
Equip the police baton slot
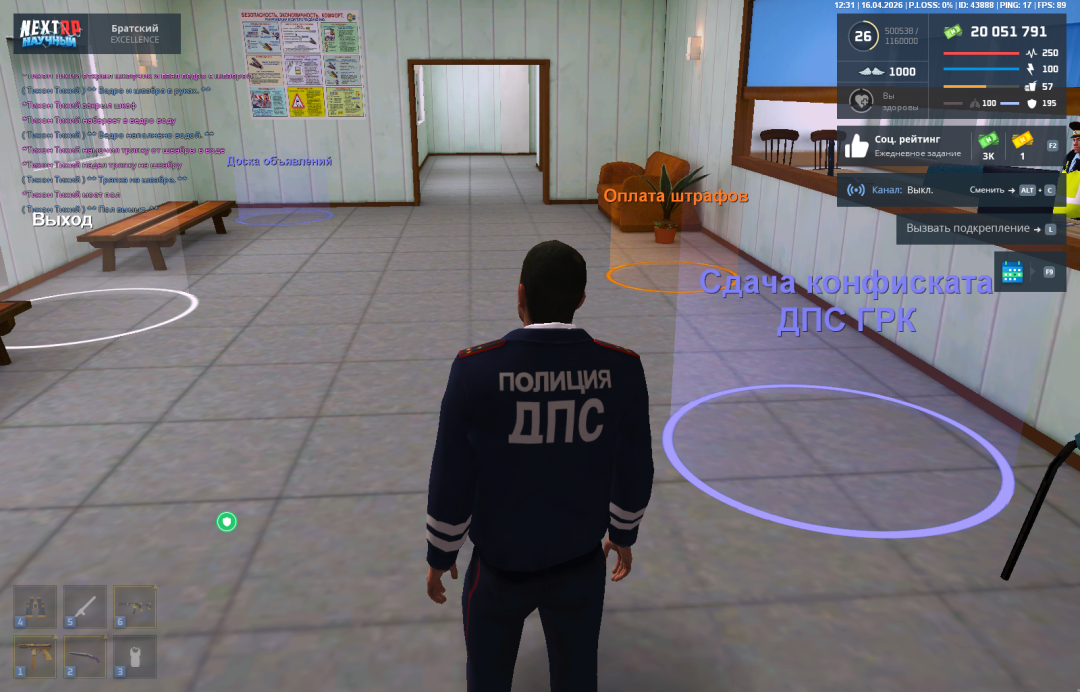coord(85,606)
